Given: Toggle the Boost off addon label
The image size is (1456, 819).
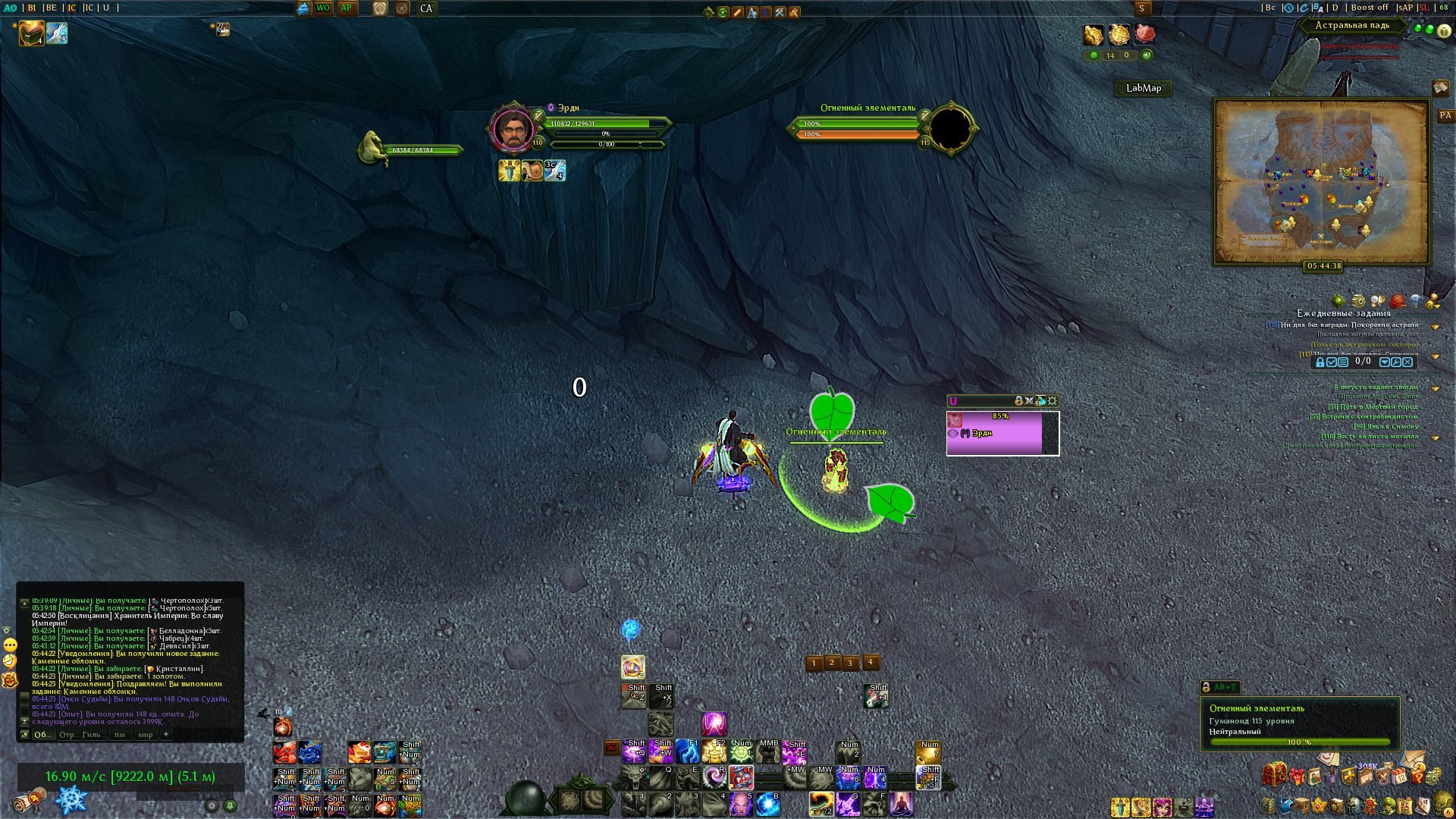Looking at the screenshot, I should 1369,8.
